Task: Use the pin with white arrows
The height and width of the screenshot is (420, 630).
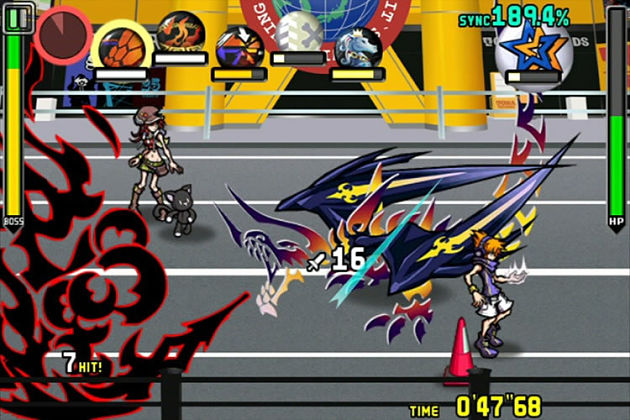Action: 239,46
